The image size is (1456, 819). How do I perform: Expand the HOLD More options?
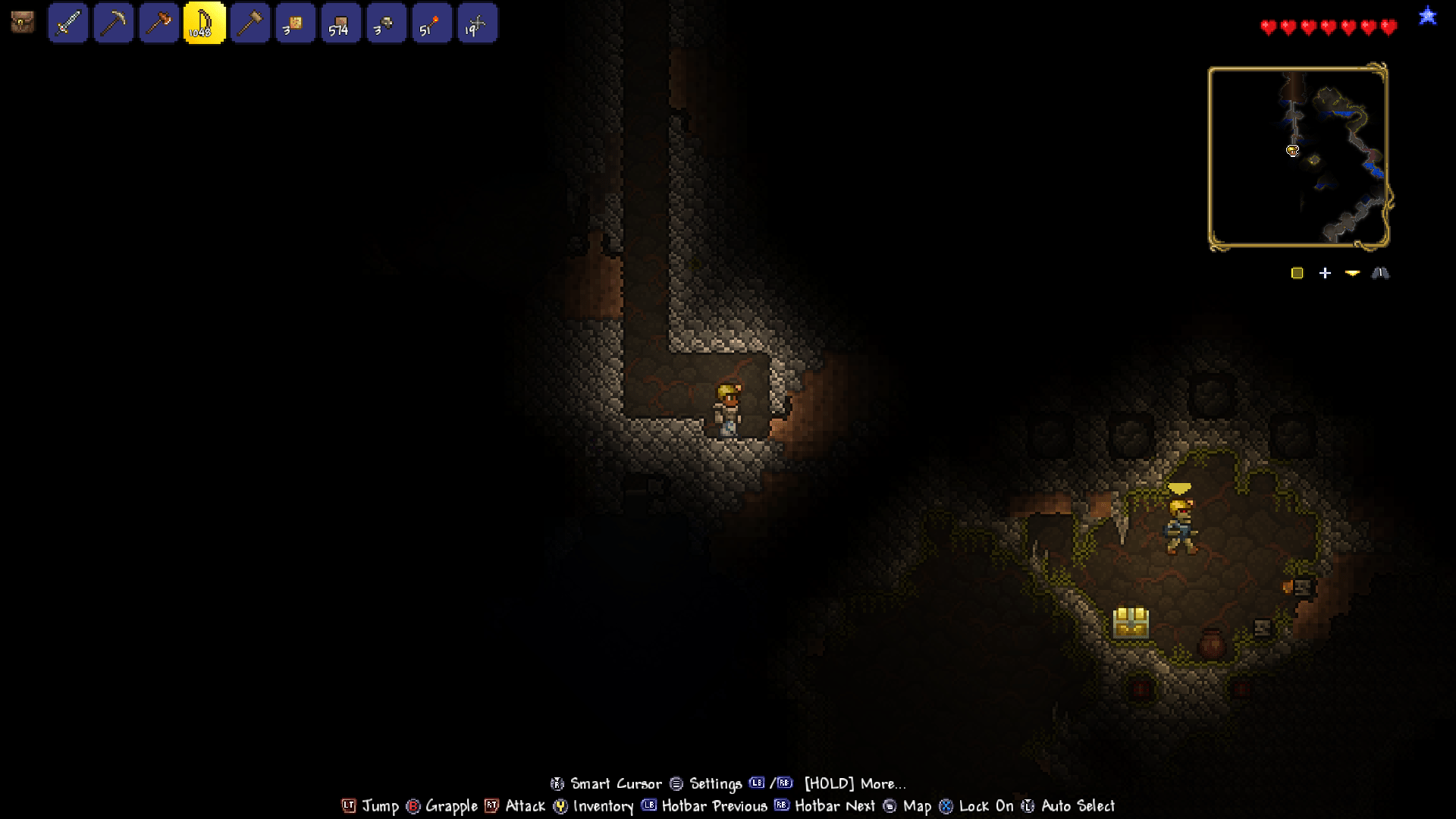pos(854,783)
